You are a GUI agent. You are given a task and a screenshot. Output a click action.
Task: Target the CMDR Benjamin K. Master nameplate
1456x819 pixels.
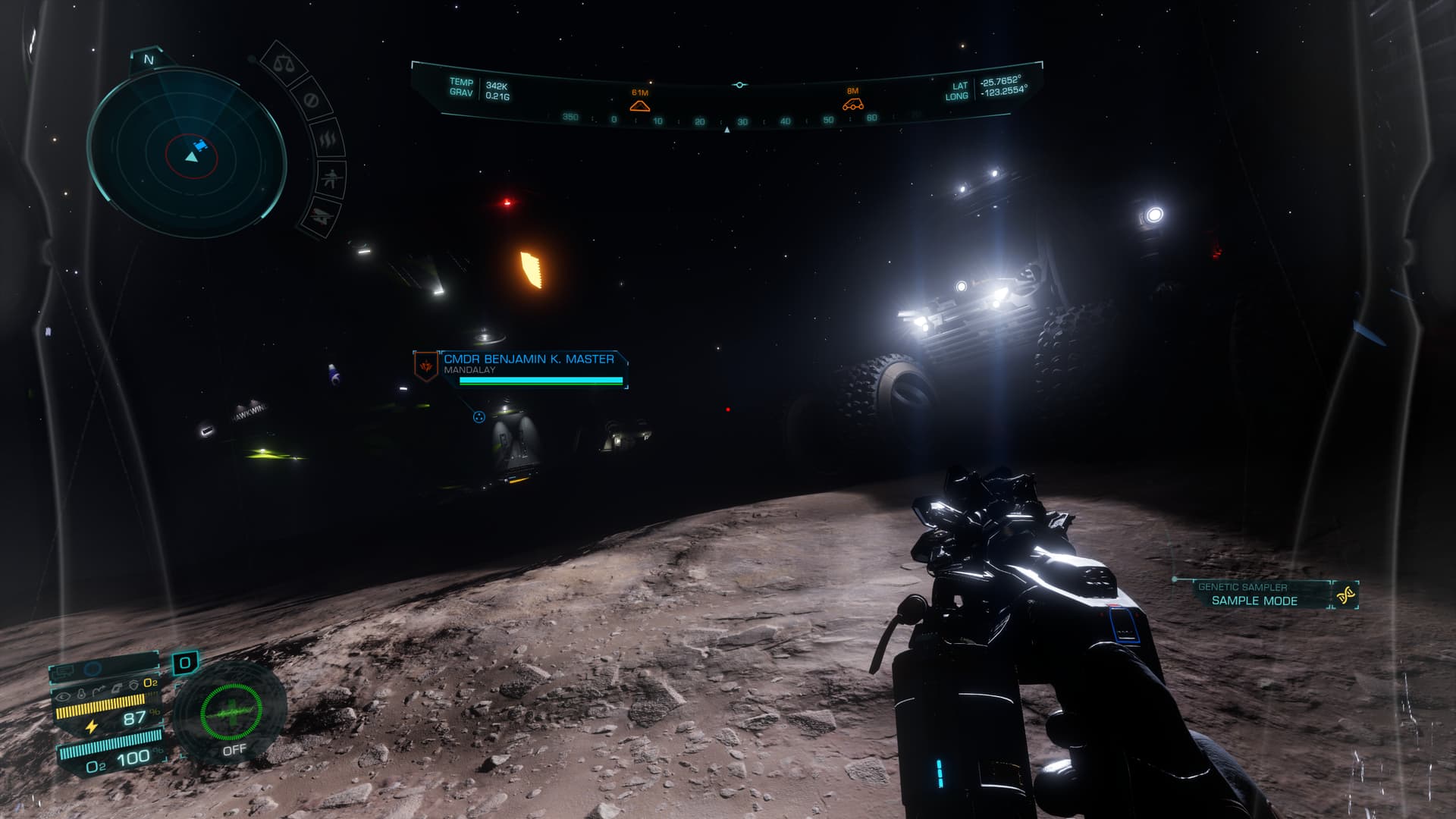pos(529,359)
